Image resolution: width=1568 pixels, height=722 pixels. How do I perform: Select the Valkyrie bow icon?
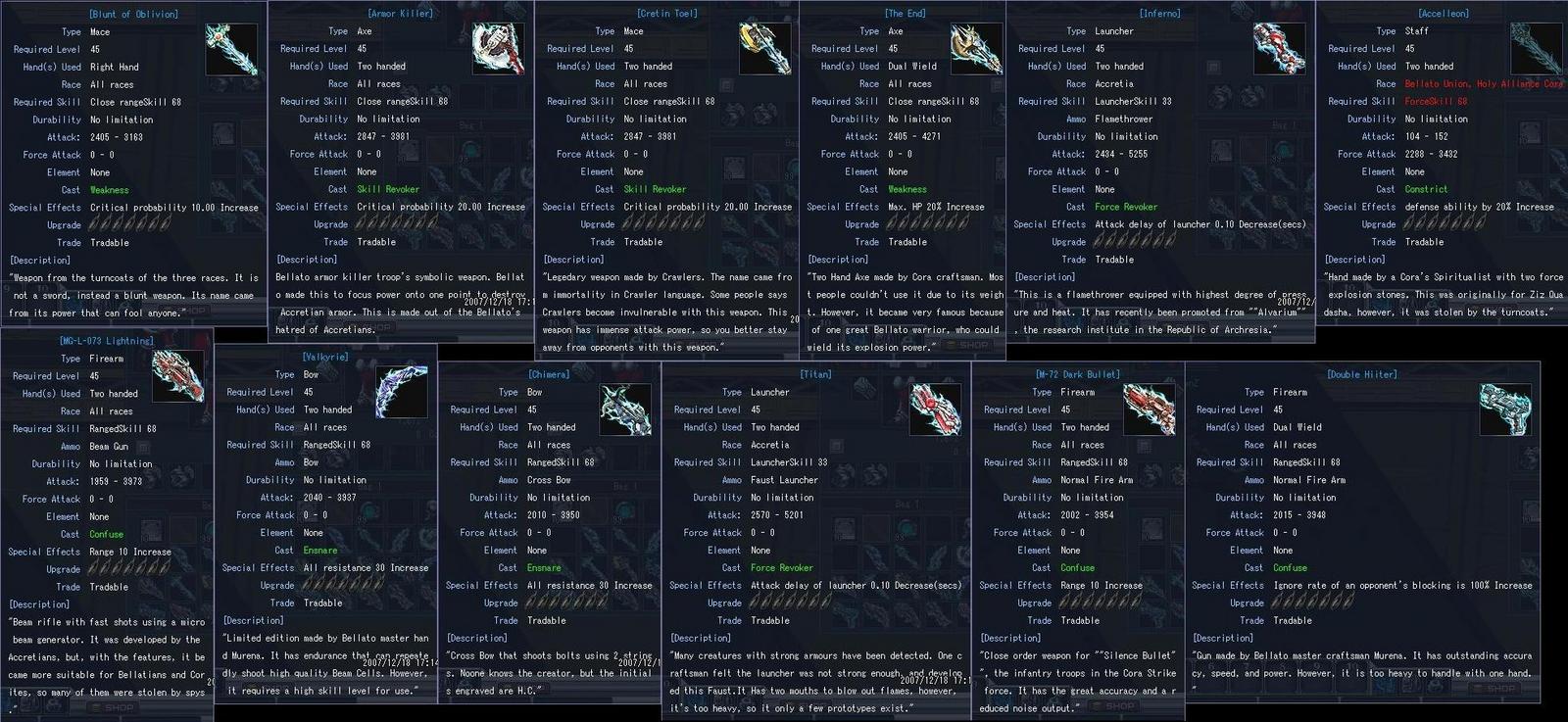(x=402, y=392)
